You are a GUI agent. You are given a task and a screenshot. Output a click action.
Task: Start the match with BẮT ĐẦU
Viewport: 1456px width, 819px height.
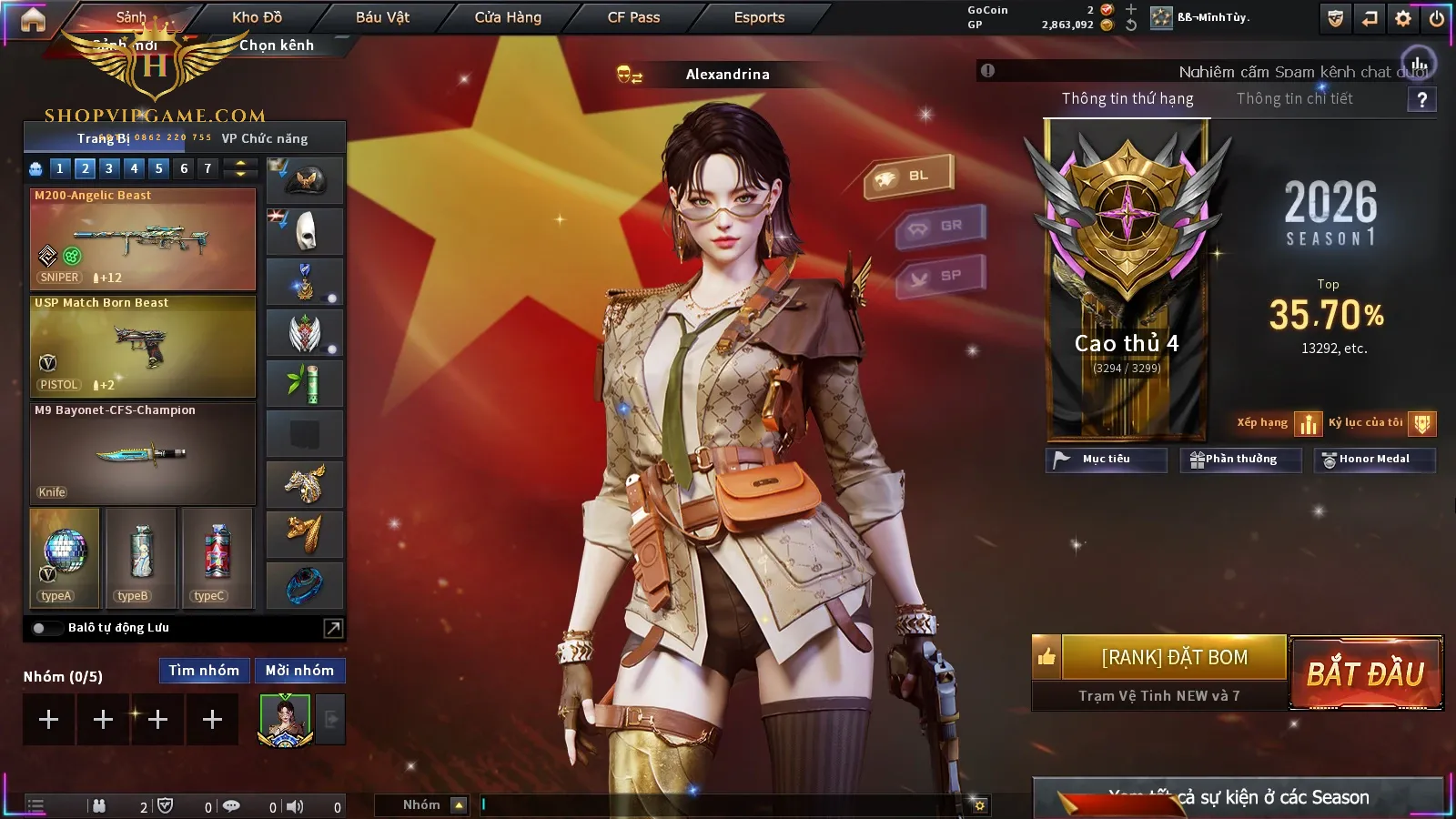(1365, 673)
